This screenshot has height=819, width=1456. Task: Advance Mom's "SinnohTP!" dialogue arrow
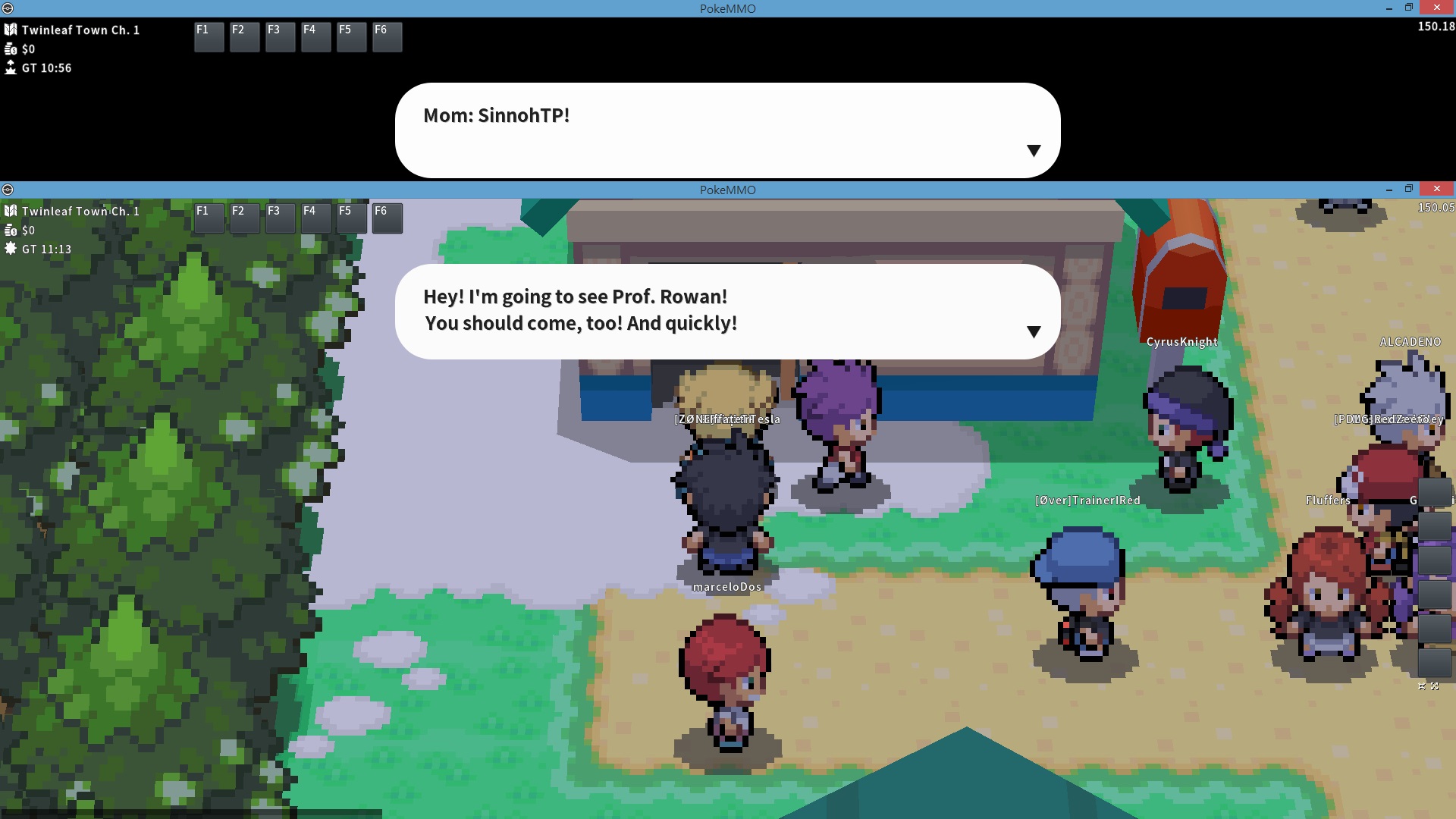(1033, 150)
